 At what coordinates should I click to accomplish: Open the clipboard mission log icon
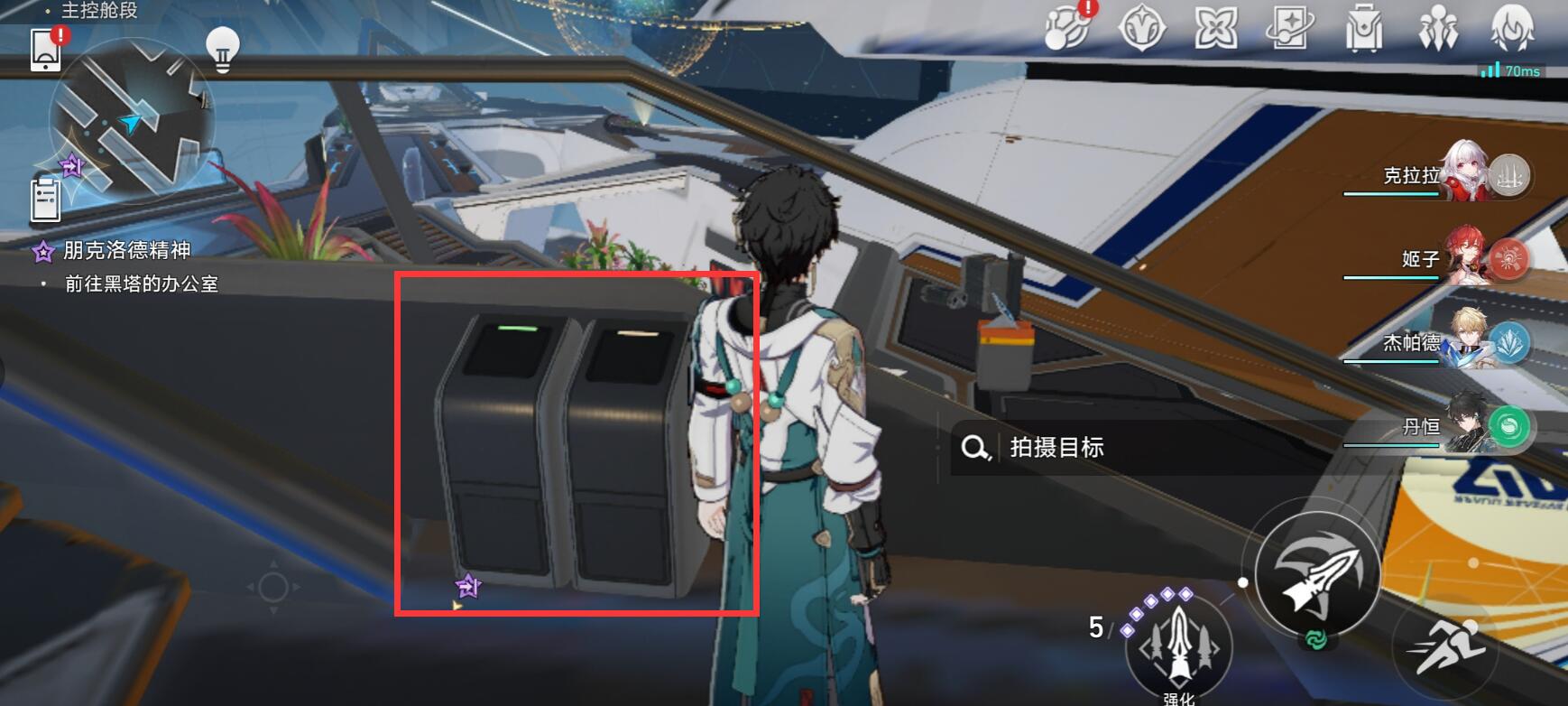pyautogui.click(x=45, y=199)
